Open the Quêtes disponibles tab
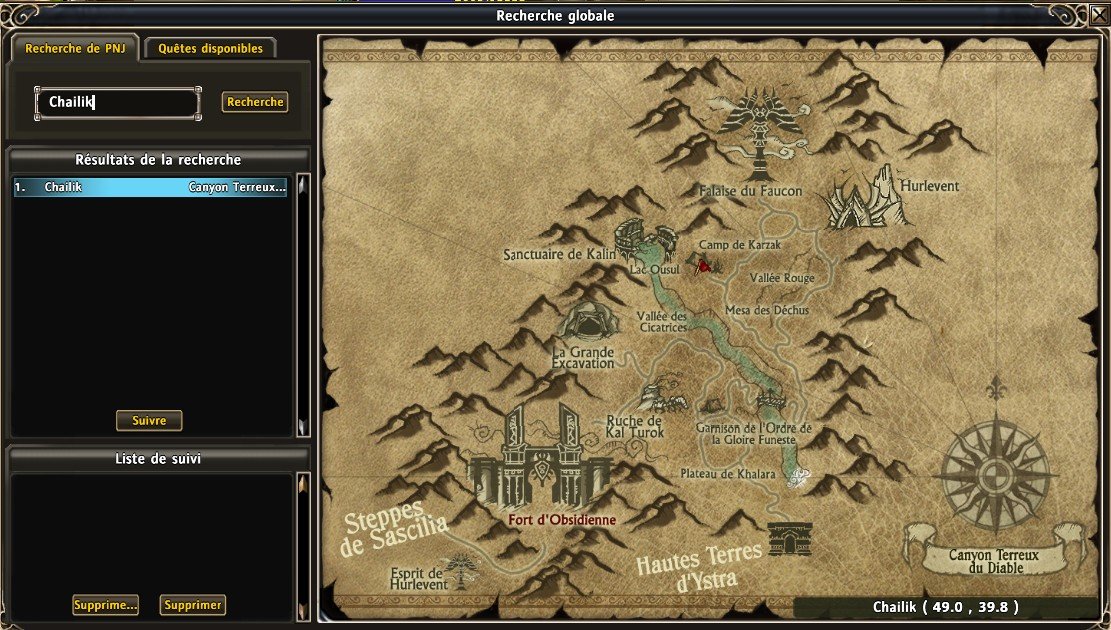This screenshot has height=630, width=1111. 210,48
